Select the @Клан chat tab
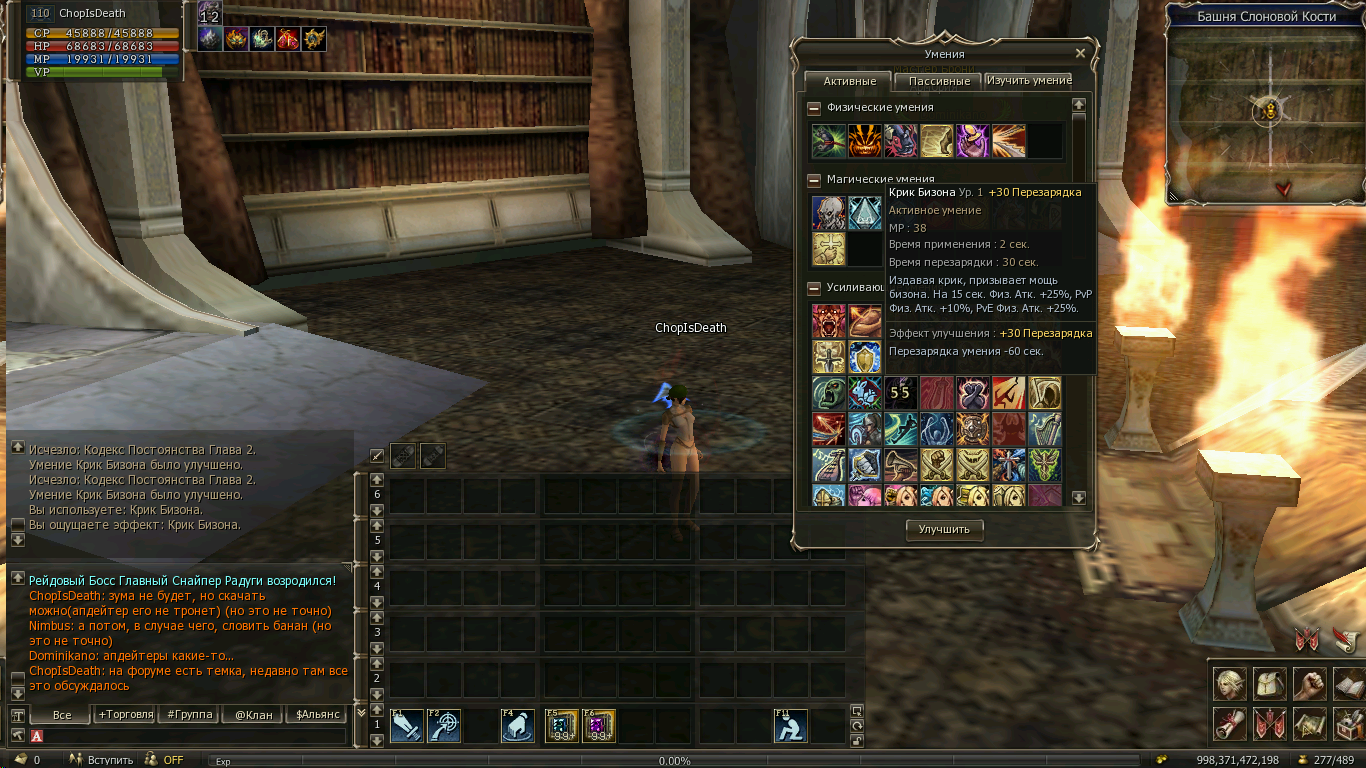 253,715
